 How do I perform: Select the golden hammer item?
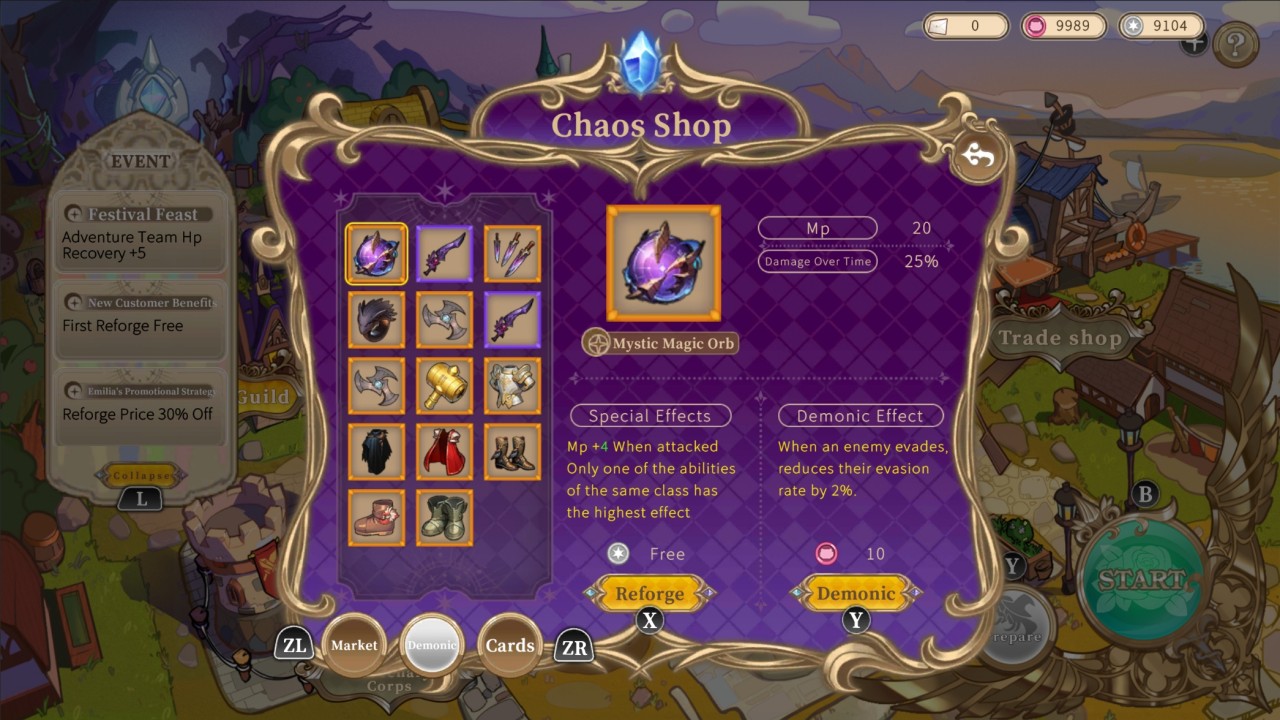point(444,386)
